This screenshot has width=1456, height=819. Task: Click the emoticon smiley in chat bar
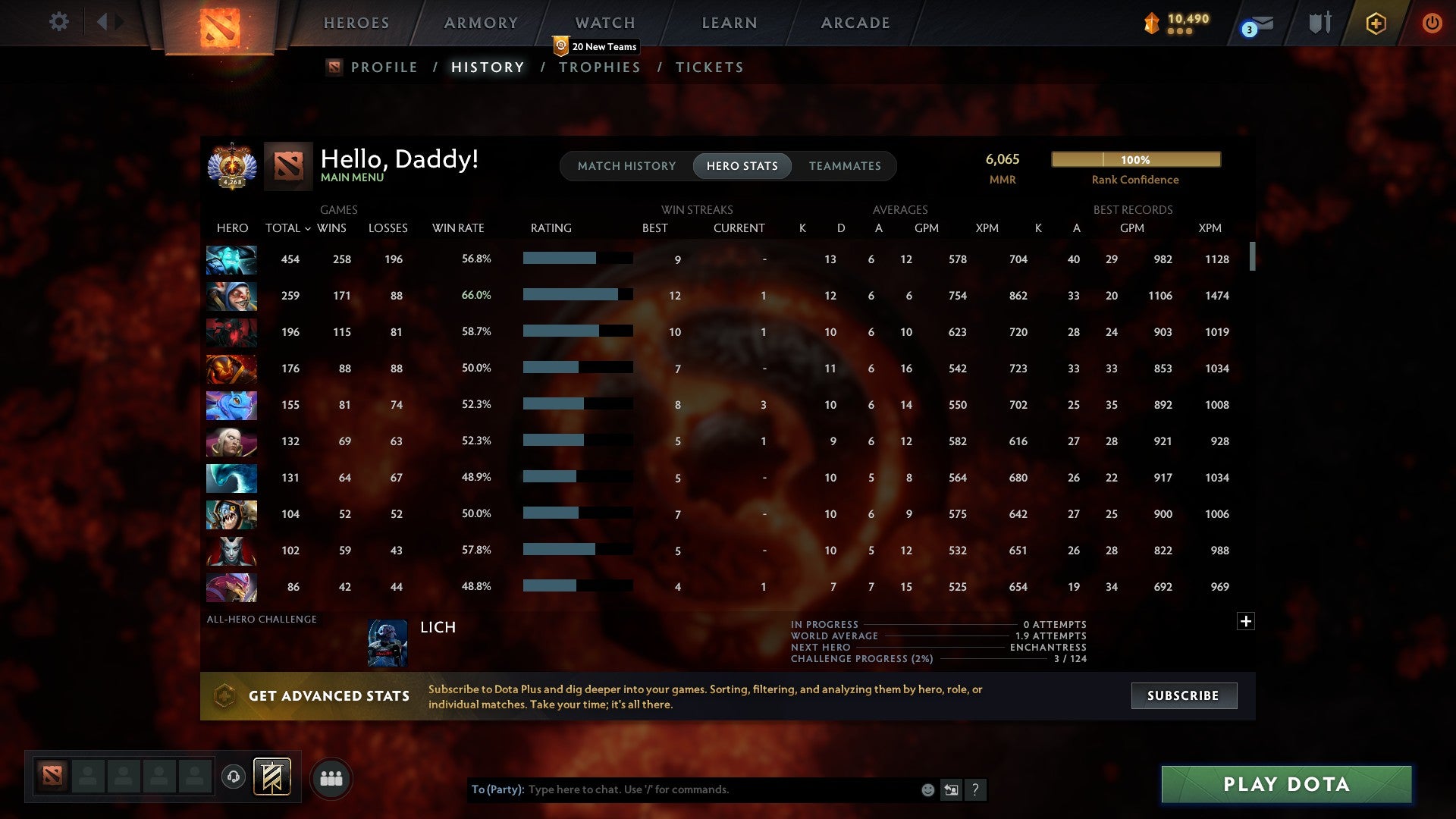[x=927, y=789]
